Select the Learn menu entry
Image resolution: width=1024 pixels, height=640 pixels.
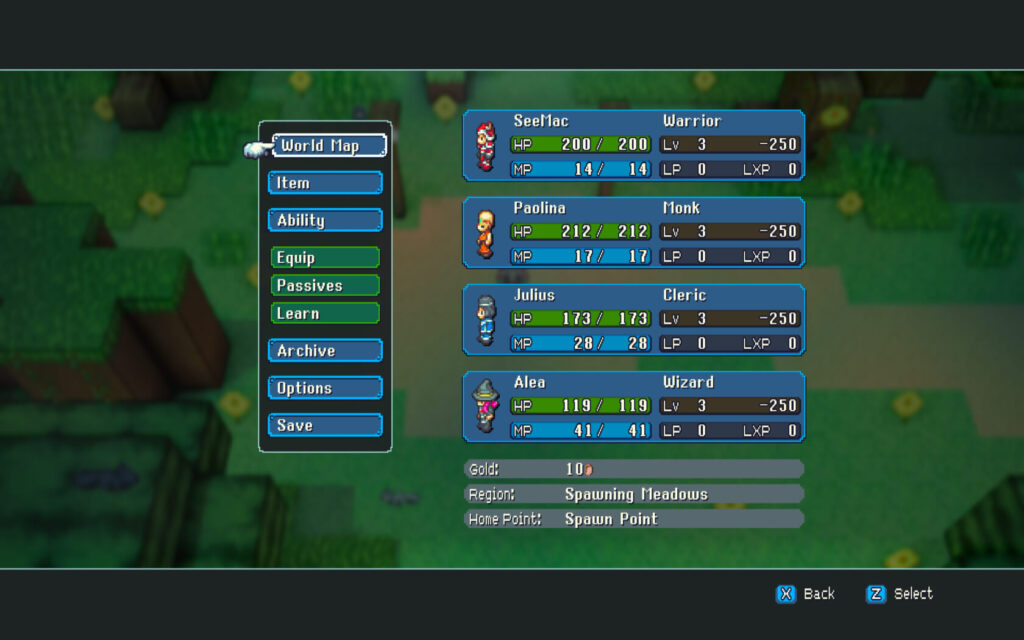[x=325, y=313]
